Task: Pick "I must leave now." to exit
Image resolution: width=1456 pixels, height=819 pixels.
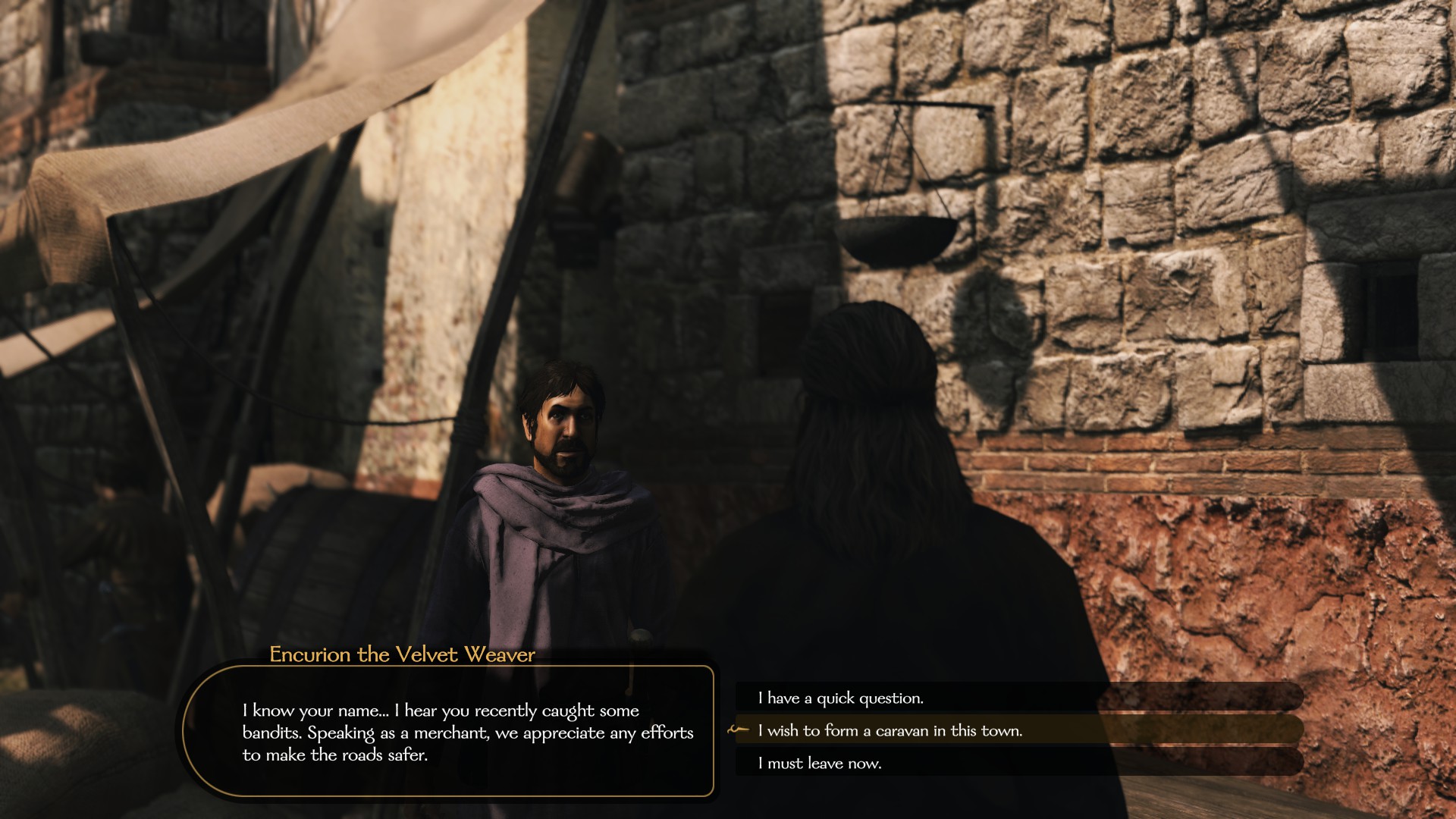Action: (819, 763)
